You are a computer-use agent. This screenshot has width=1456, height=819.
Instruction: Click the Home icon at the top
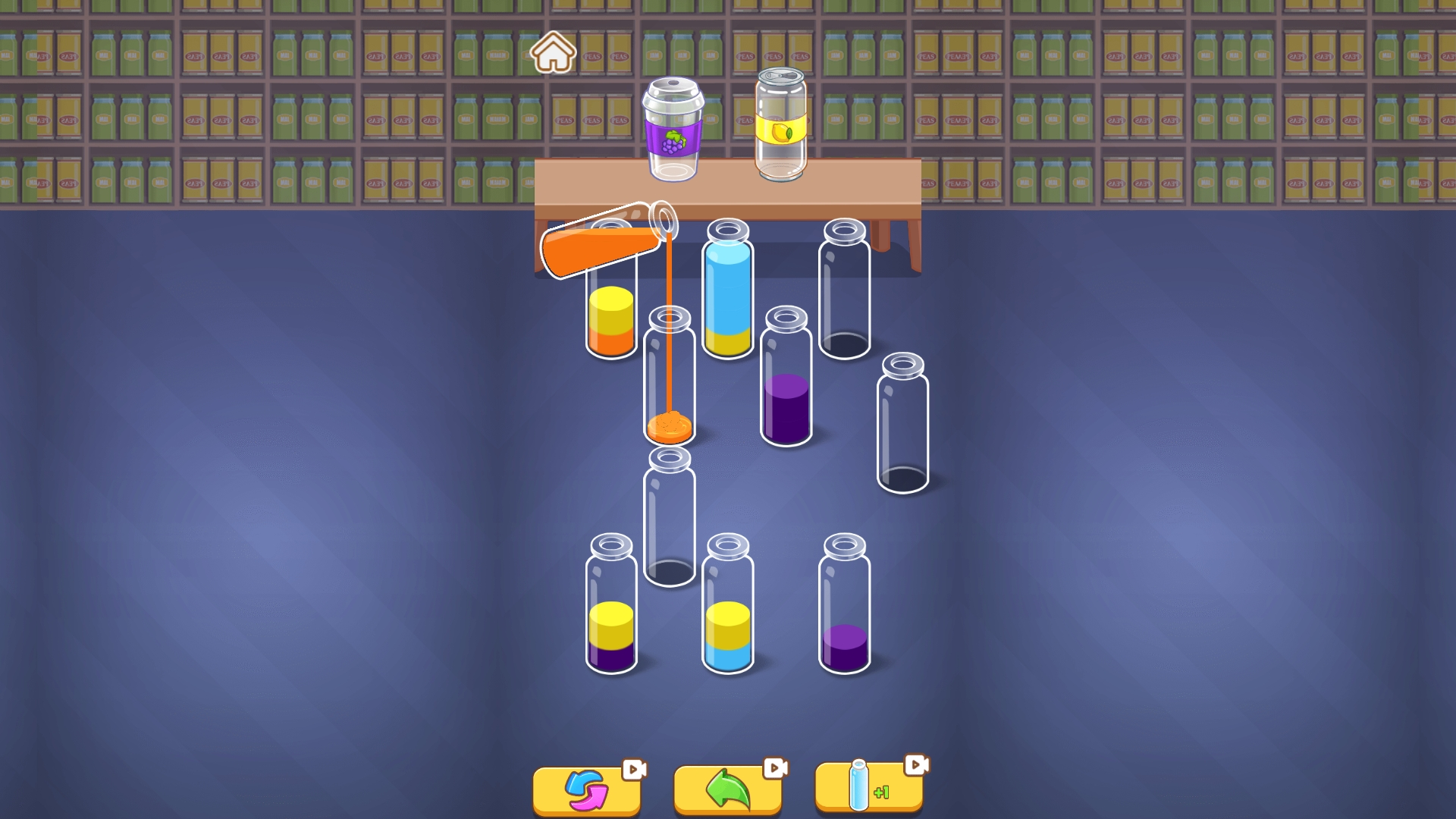click(x=556, y=53)
